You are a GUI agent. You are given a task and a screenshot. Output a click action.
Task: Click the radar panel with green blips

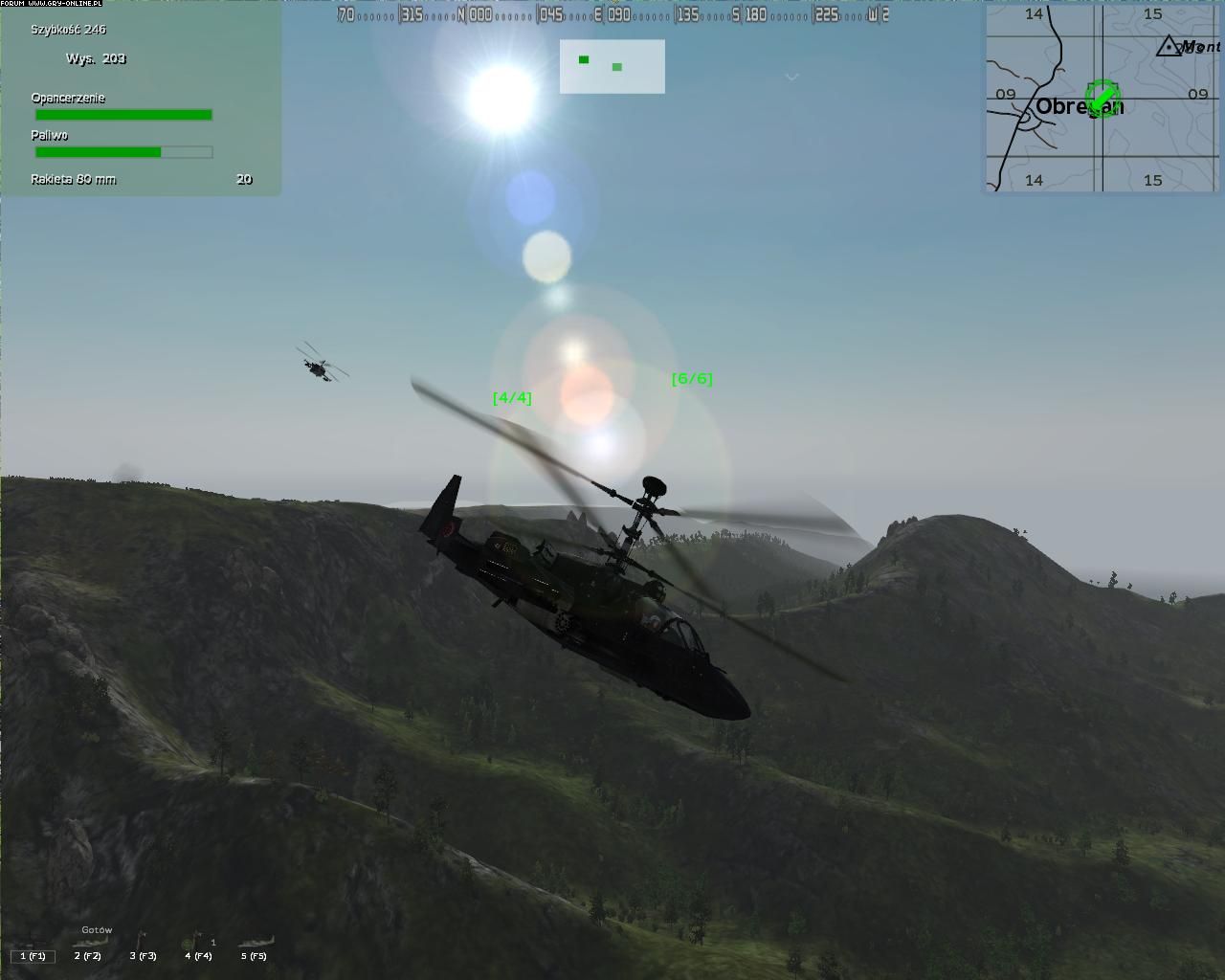point(612,66)
